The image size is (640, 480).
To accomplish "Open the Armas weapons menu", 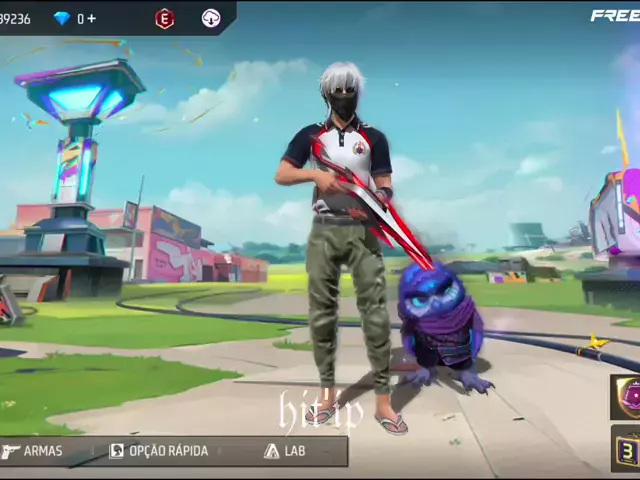I will (x=34, y=451).
